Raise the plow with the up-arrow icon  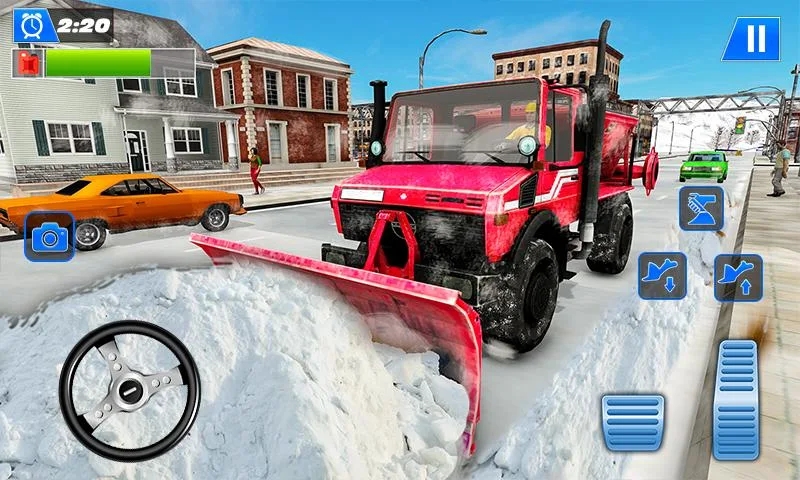coord(738,277)
